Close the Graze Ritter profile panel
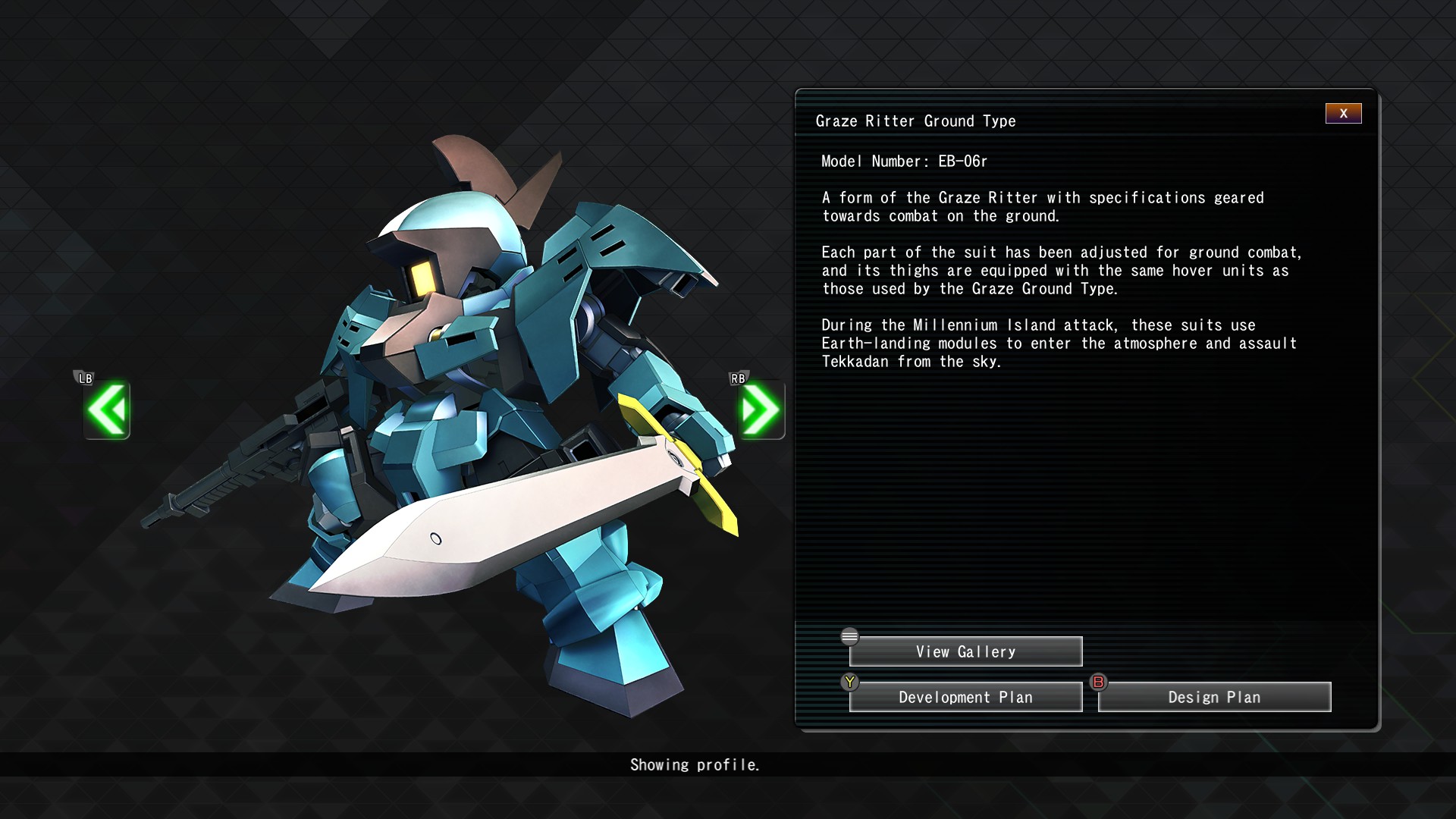 1343,113
